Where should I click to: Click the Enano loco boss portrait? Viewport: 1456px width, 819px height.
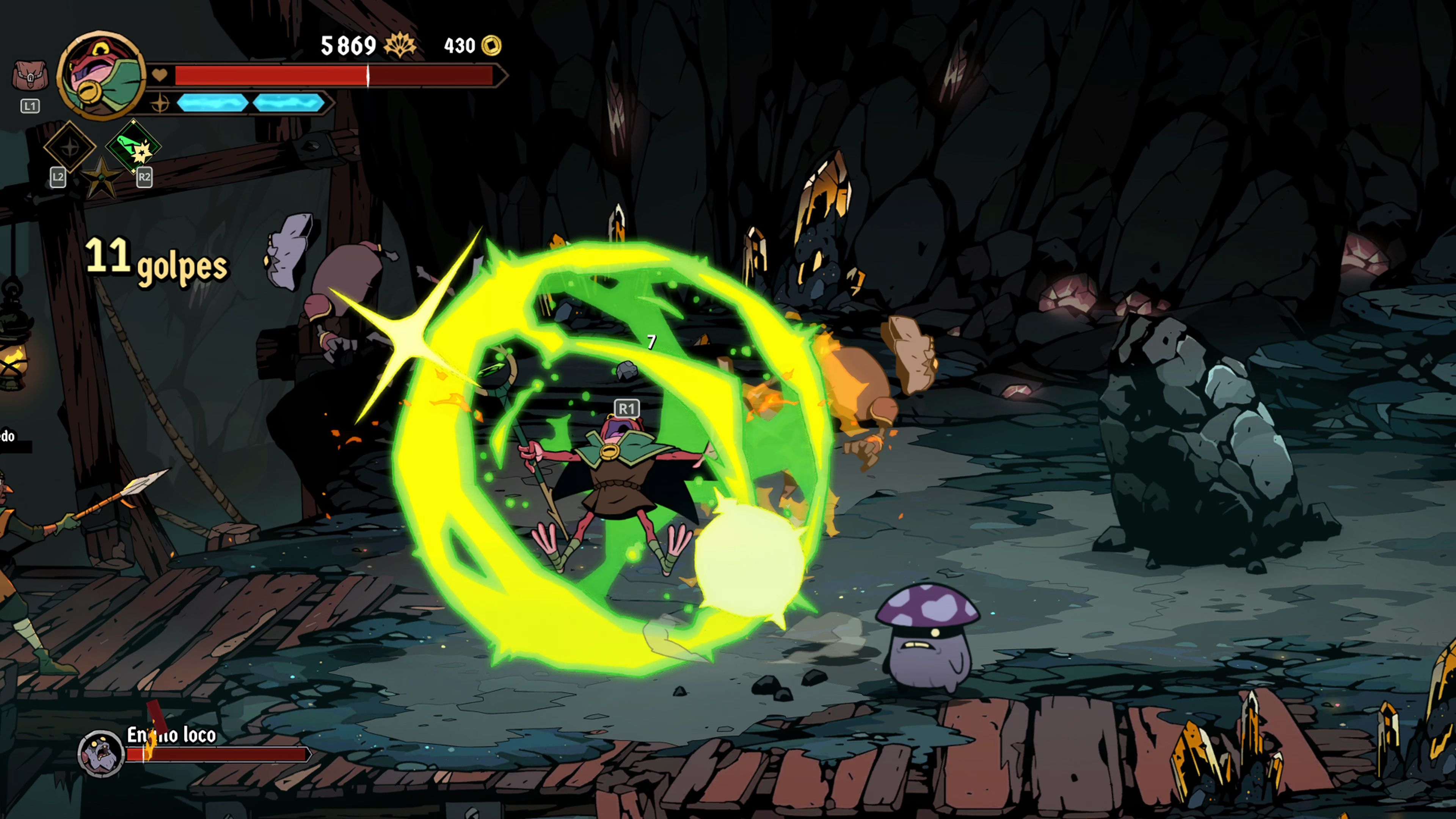(x=100, y=753)
